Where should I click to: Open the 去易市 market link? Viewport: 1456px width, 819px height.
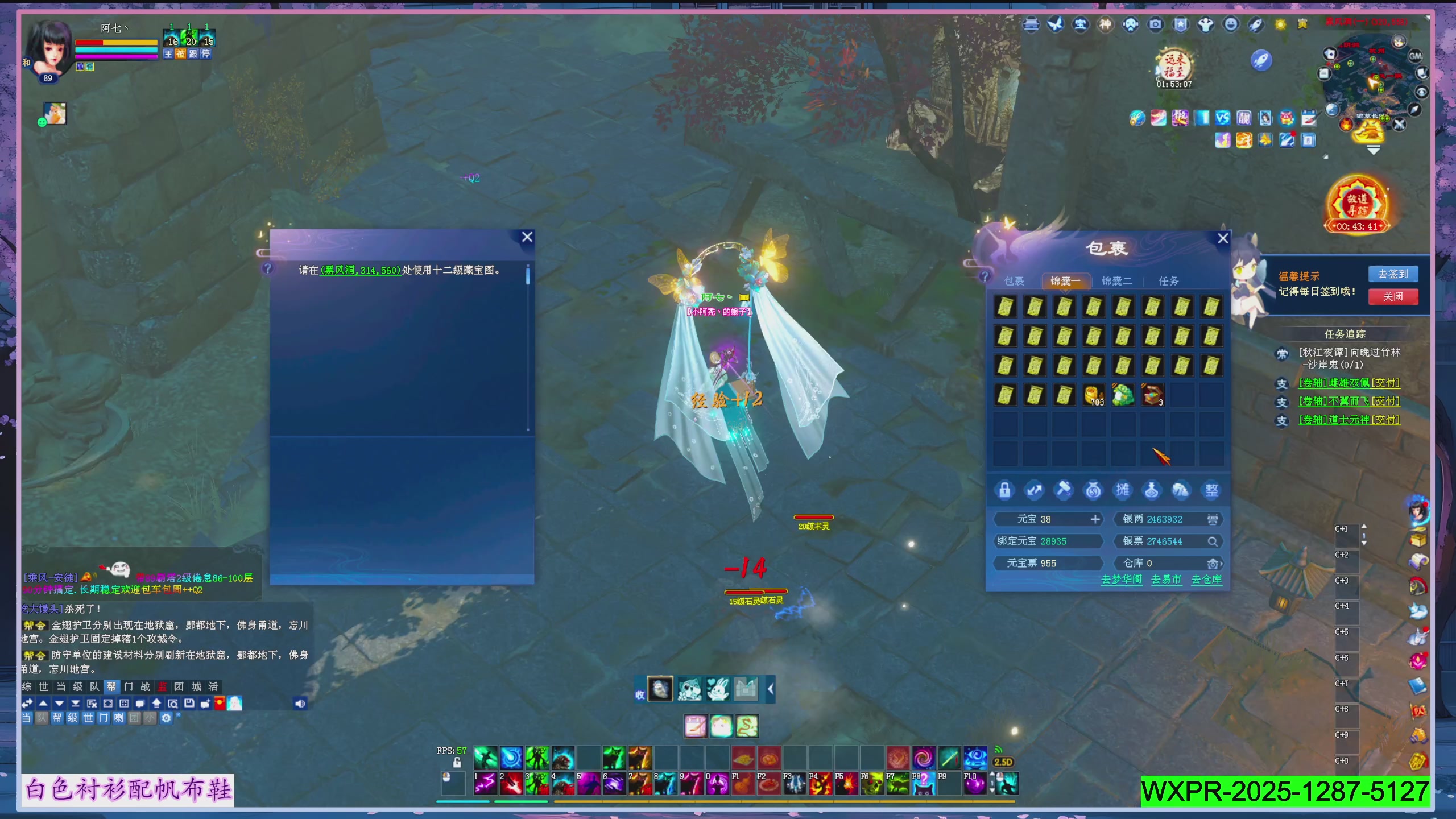pyautogui.click(x=1166, y=579)
